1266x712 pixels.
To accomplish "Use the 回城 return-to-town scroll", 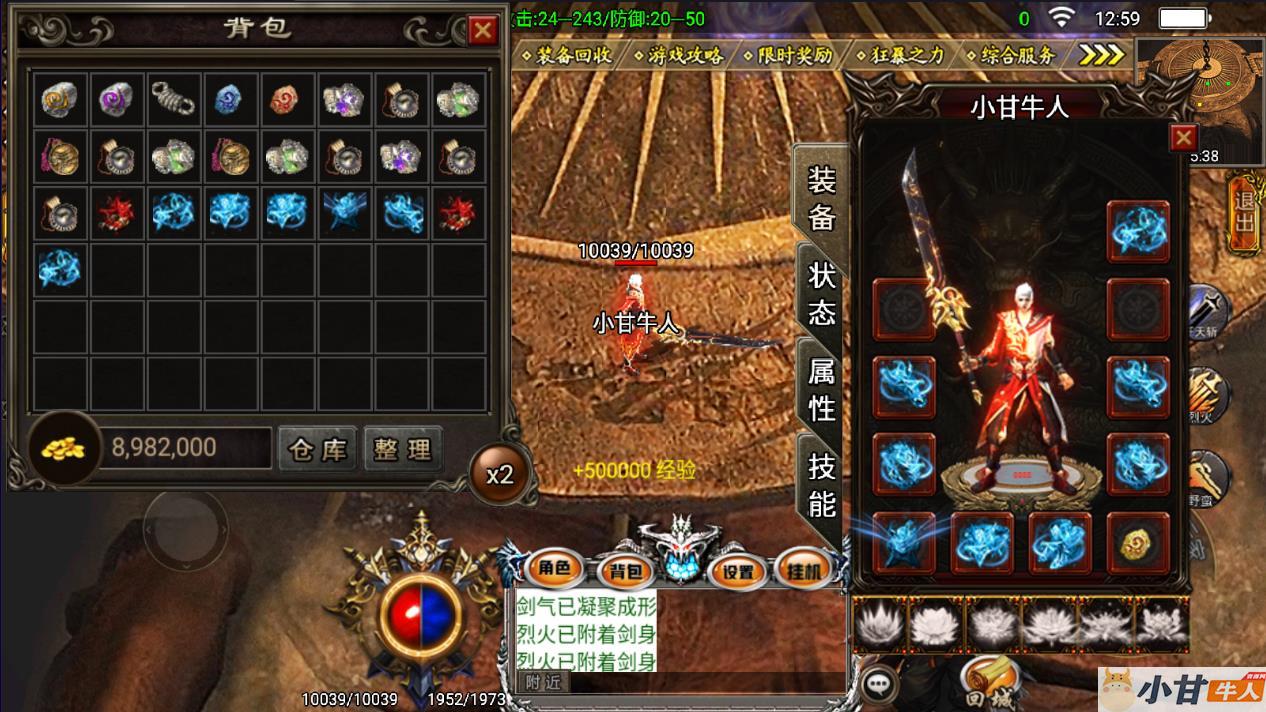I will click(988, 683).
